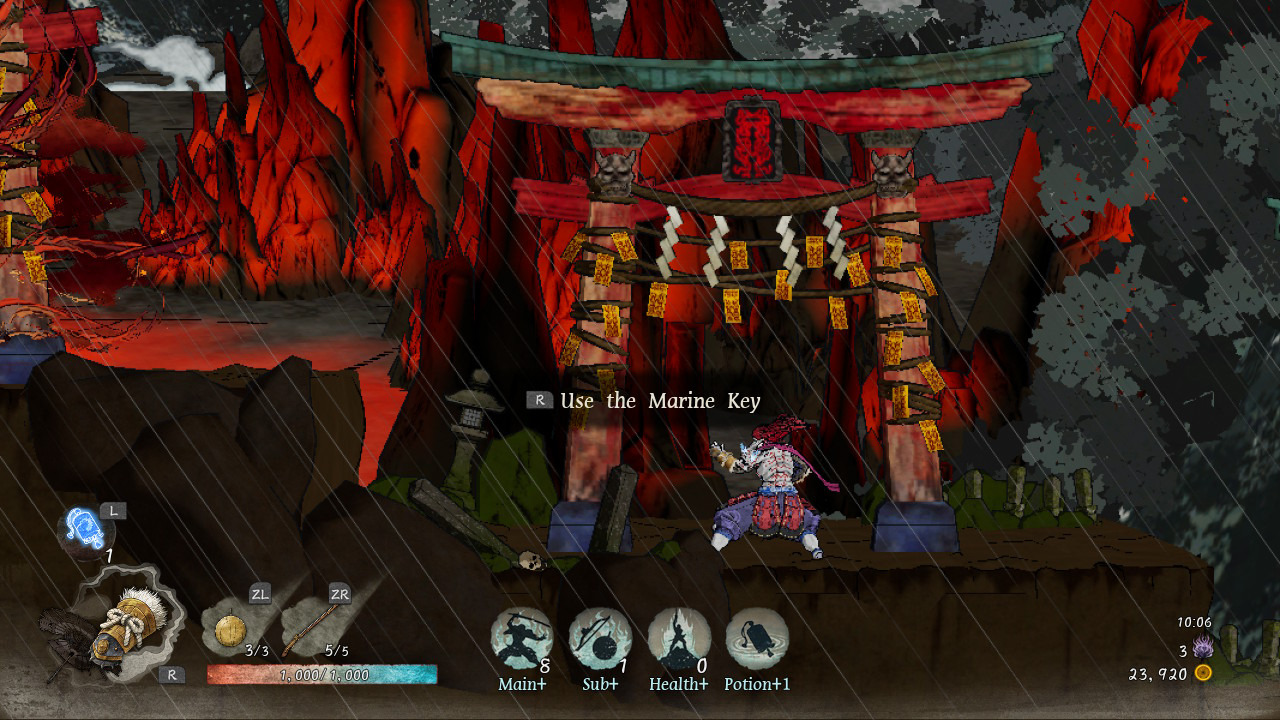Select the Potion+1 upgrade icon
Screen dimensions: 1280x720
pyautogui.click(x=757, y=638)
